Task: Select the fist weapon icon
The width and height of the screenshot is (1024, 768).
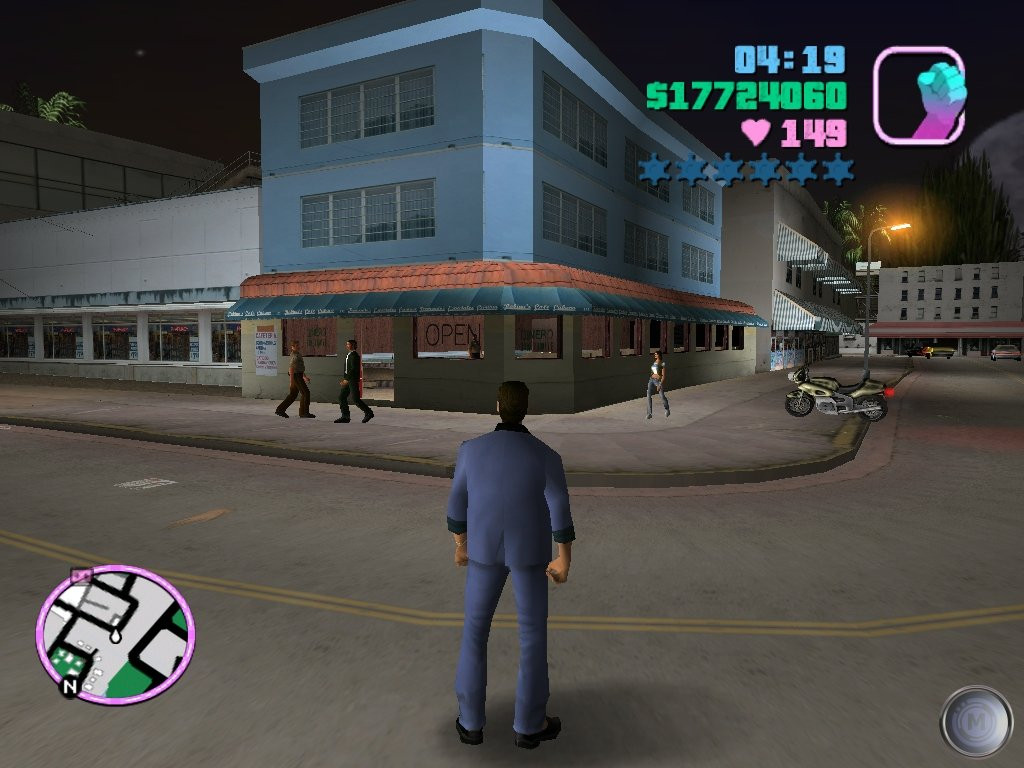Action: pos(918,95)
